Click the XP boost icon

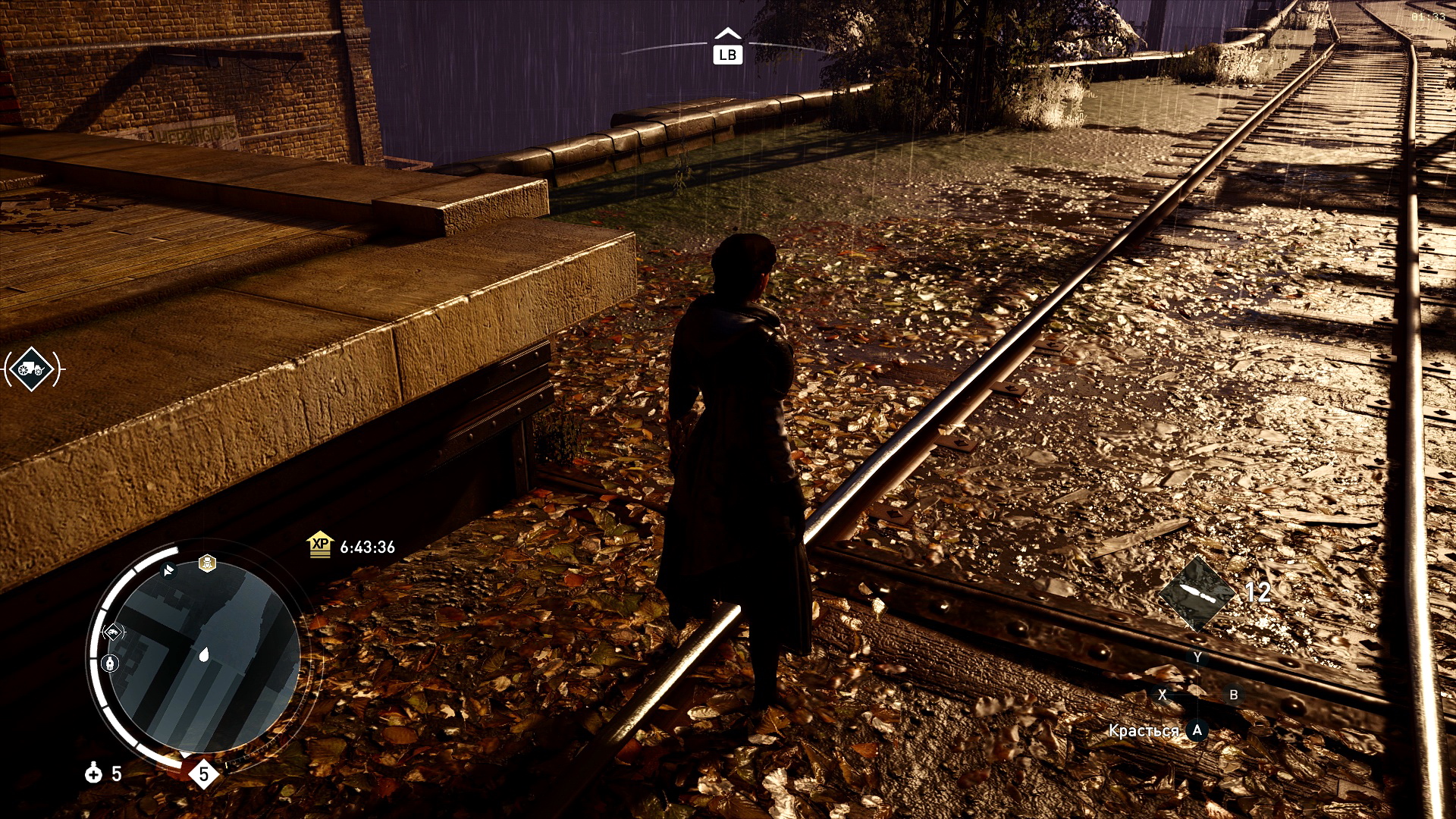click(x=320, y=544)
